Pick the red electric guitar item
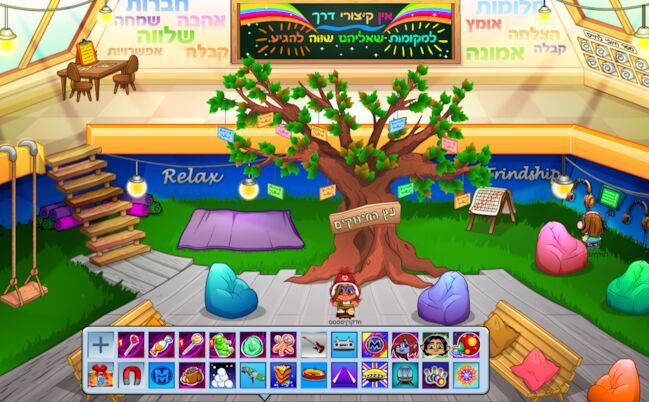 tap(313, 345)
